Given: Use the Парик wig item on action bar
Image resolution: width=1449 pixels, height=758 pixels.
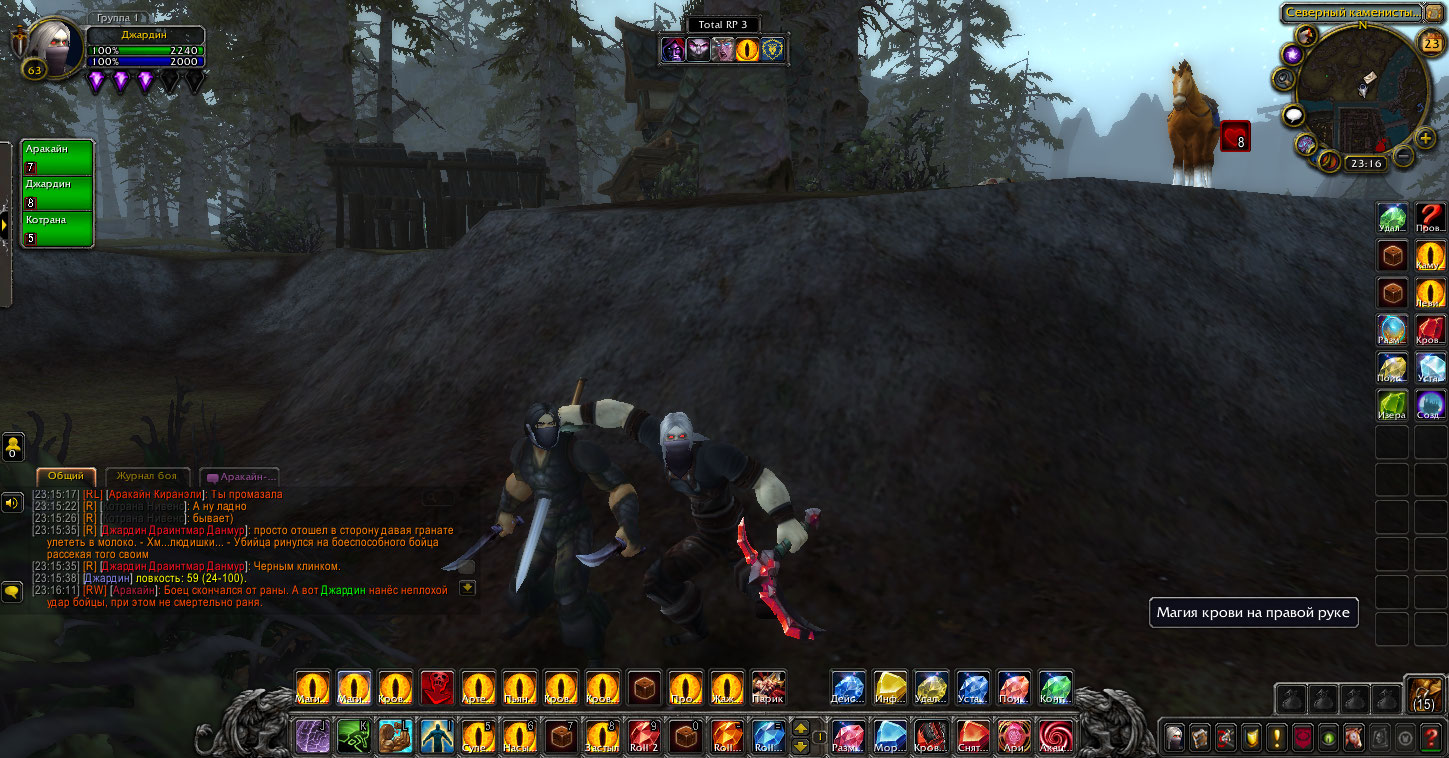Looking at the screenshot, I should (x=768, y=688).
